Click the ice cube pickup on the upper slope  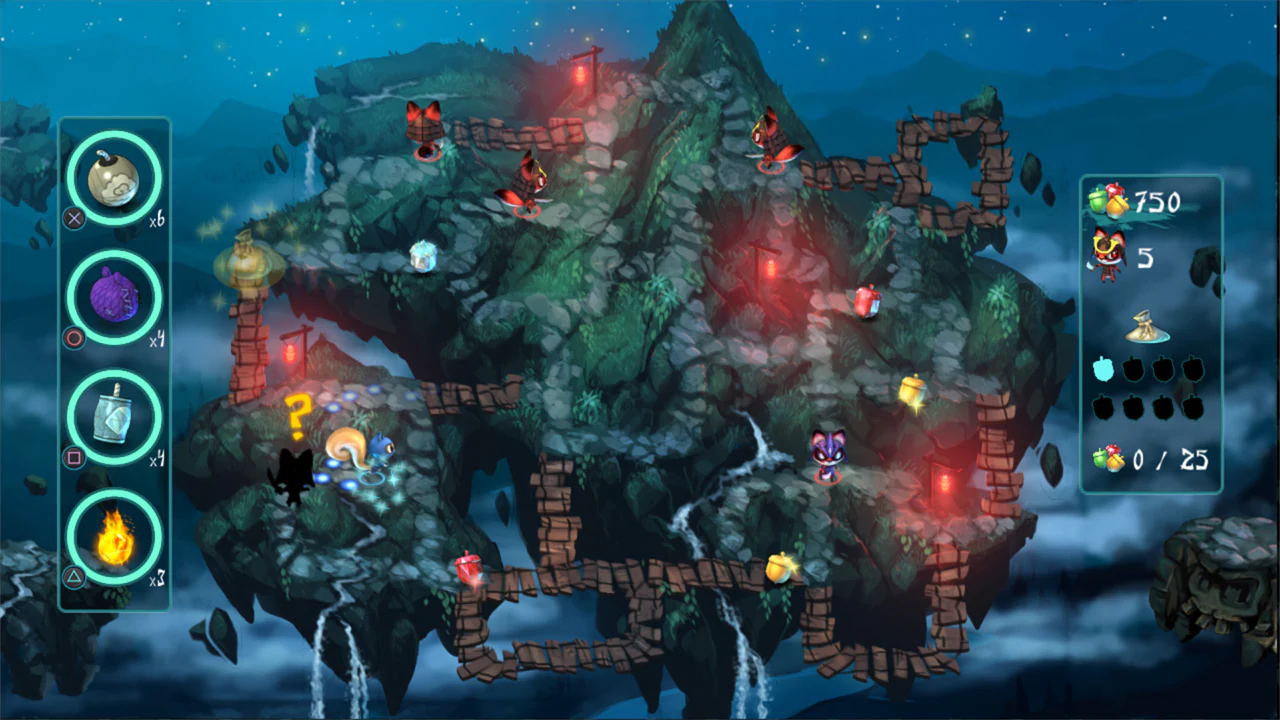(x=424, y=255)
